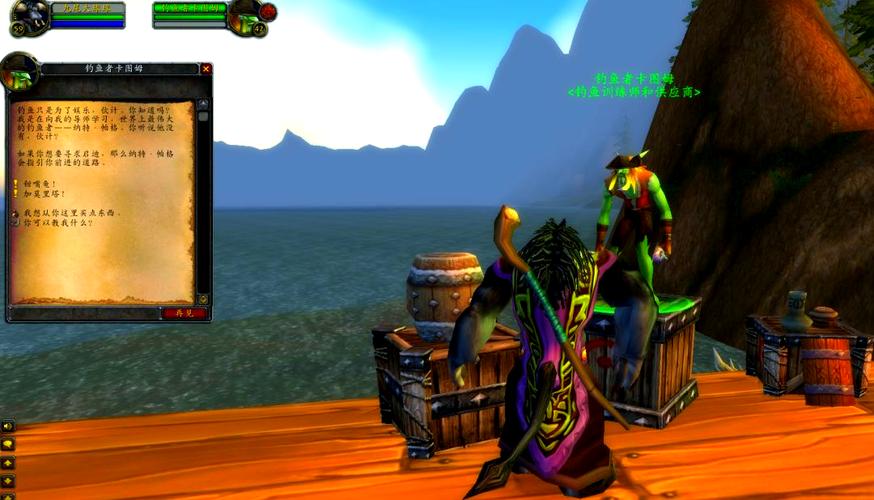874x500 pixels.
Task: Click the chat scroll-up arrow button
Action: 8,462
